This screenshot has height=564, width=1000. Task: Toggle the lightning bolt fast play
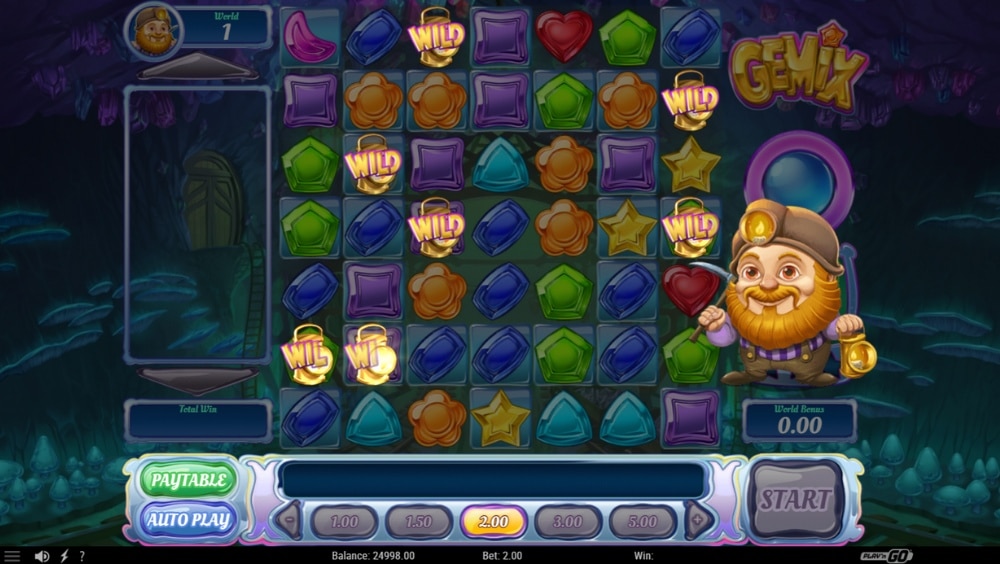(64, 556)
